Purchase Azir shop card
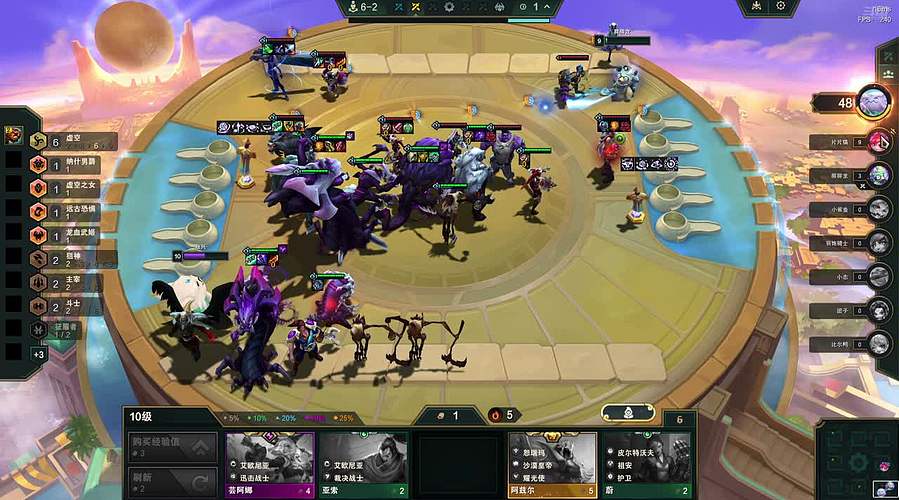This screenshot has width=899, height=500. coord(552,463)
